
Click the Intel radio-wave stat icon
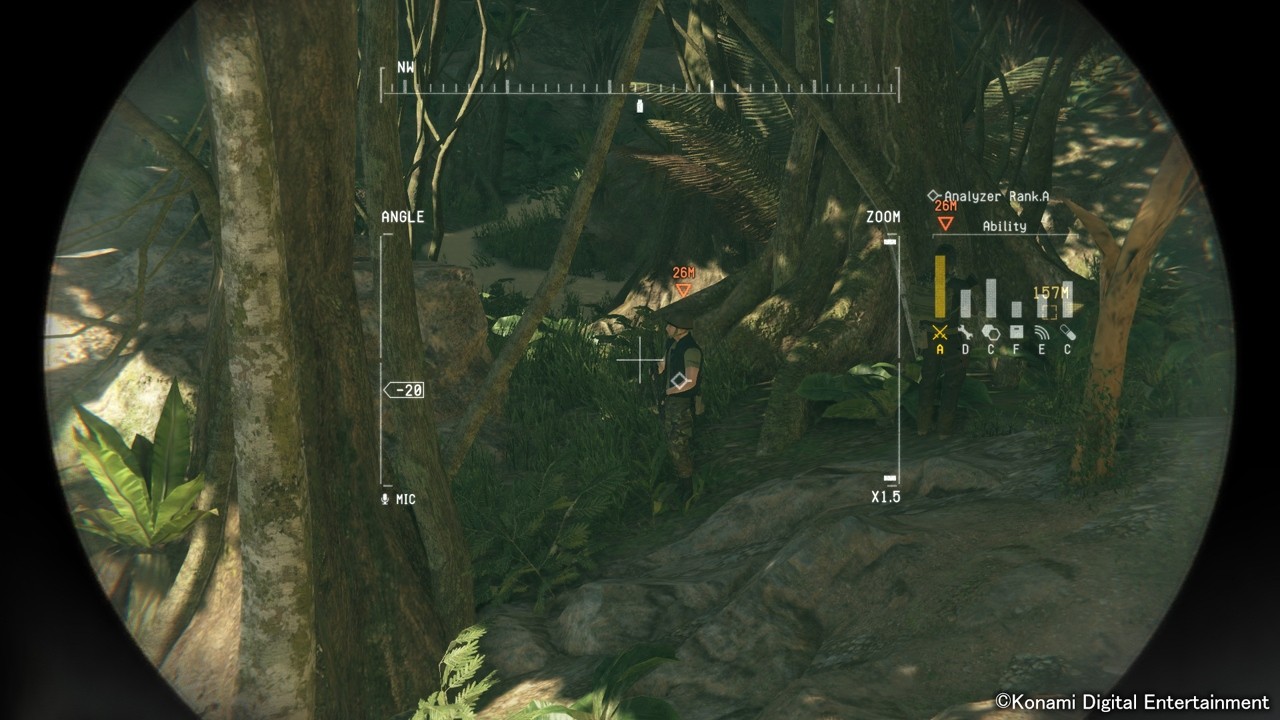[1042, 331]
